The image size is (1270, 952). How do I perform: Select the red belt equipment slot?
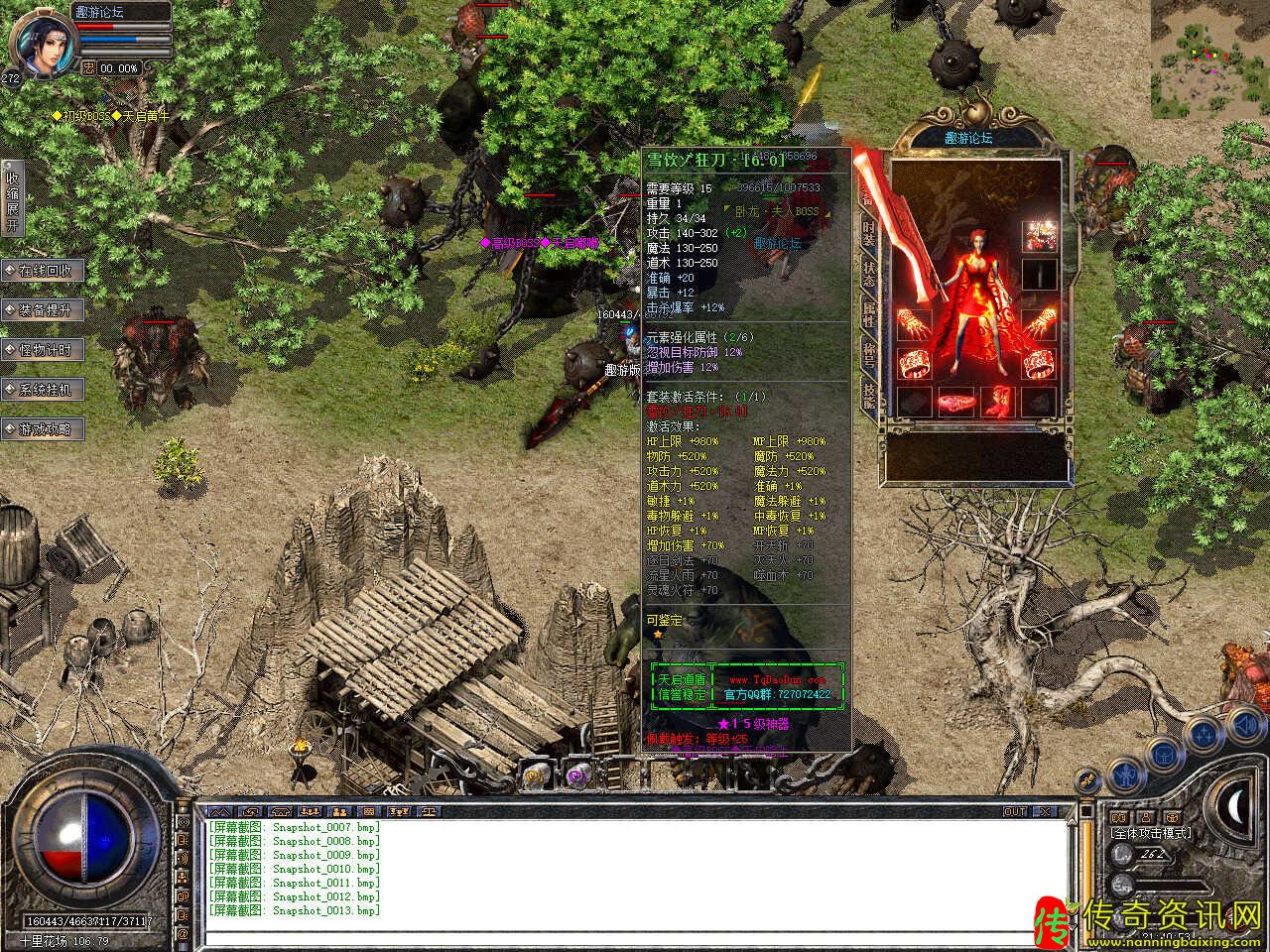[955, 402]
